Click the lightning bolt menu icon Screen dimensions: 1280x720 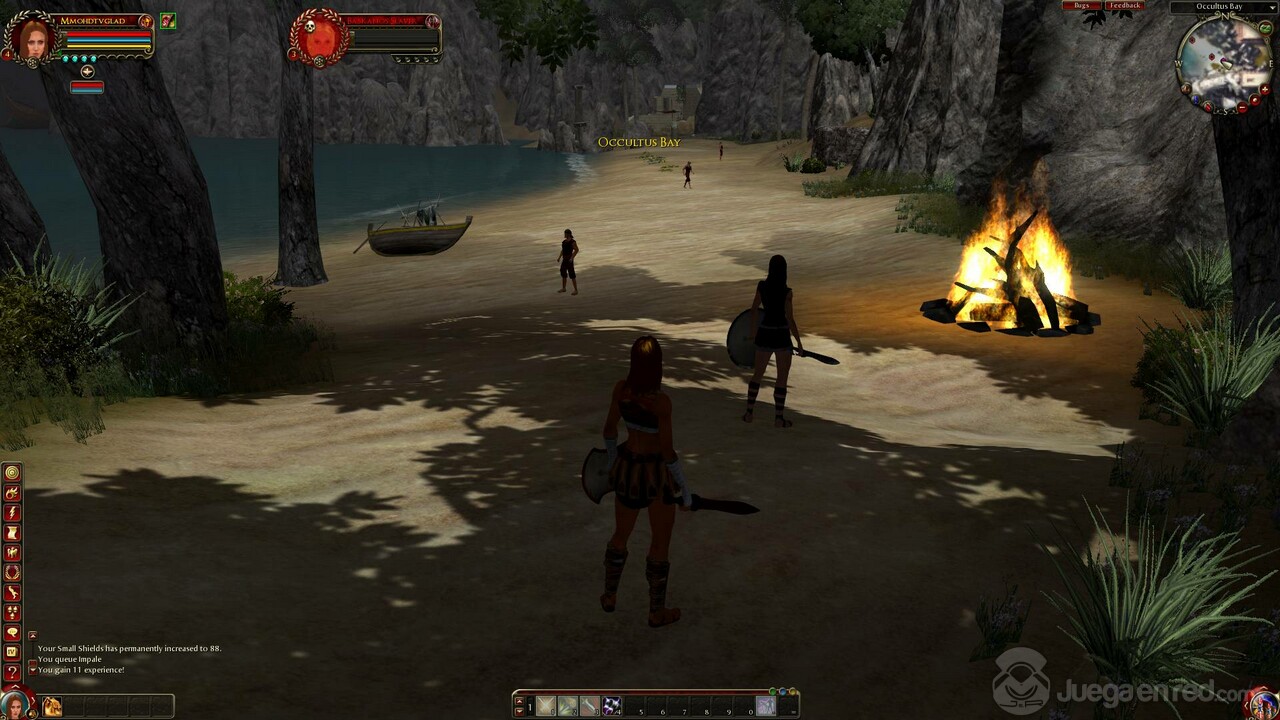(12, 512)
